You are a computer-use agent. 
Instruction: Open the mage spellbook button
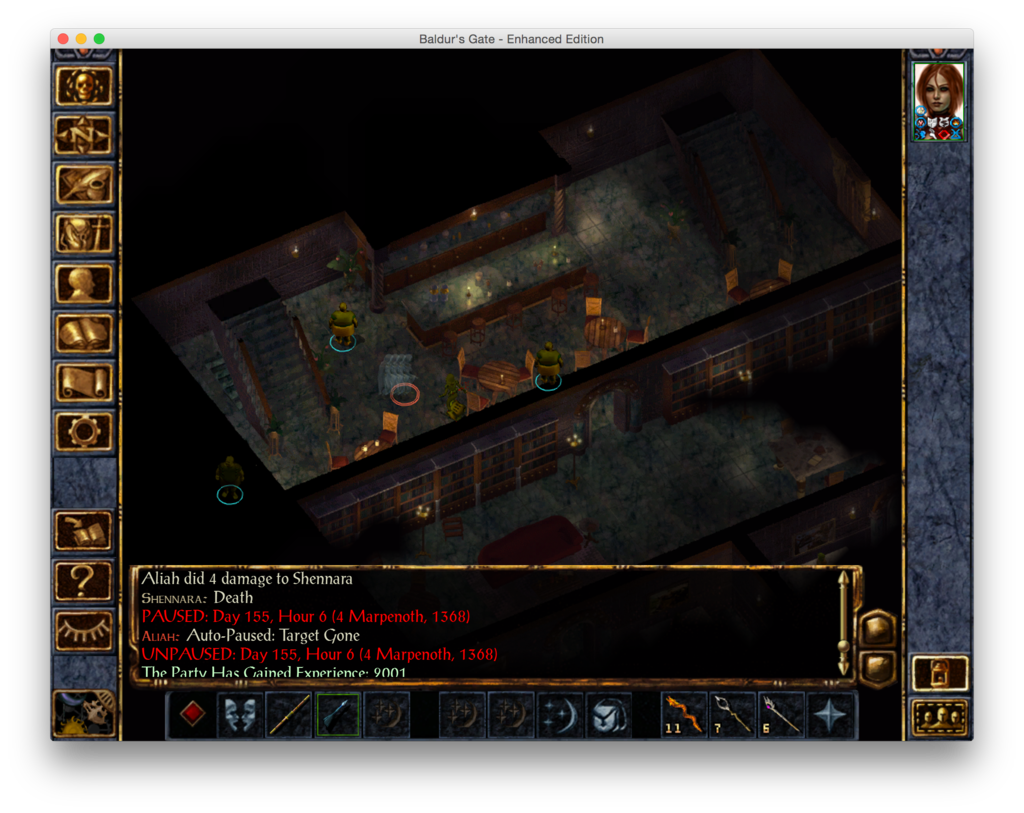(x=84, y=333)
